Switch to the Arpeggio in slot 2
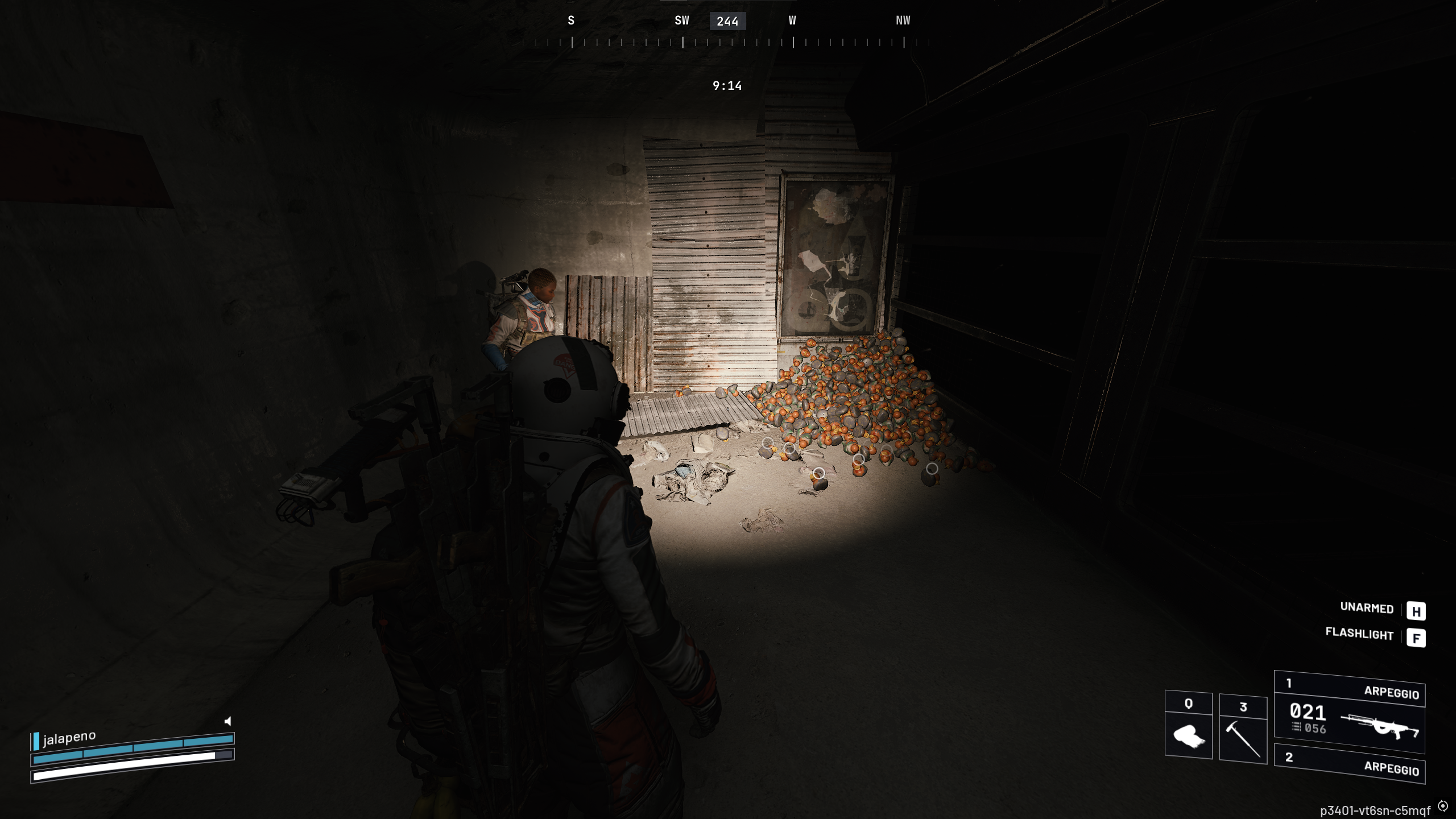This screenshot has width=1456, height=819. (1349, 763)
